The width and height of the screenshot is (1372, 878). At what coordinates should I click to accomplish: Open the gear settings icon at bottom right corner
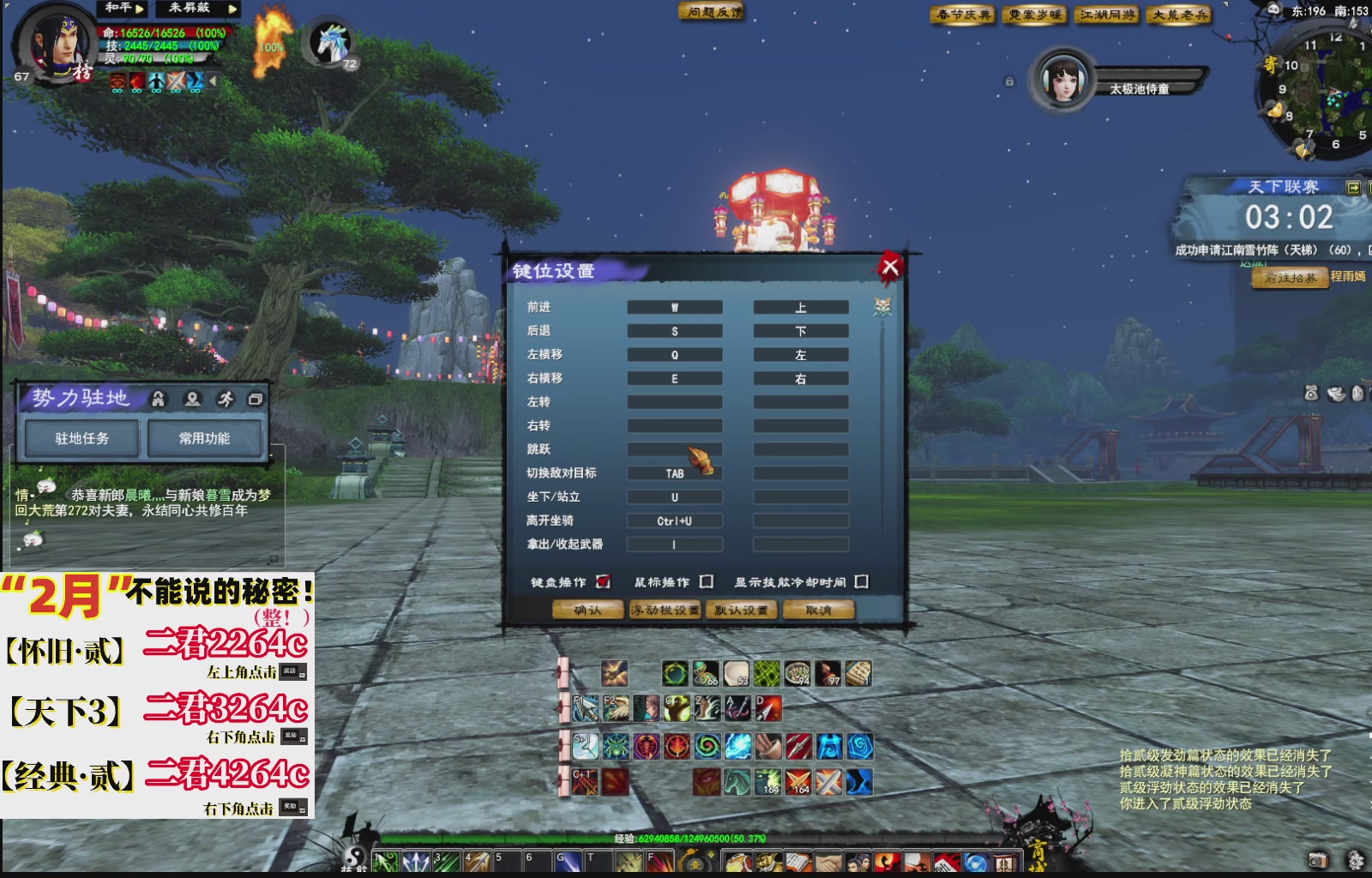(x=1355, y=858)
